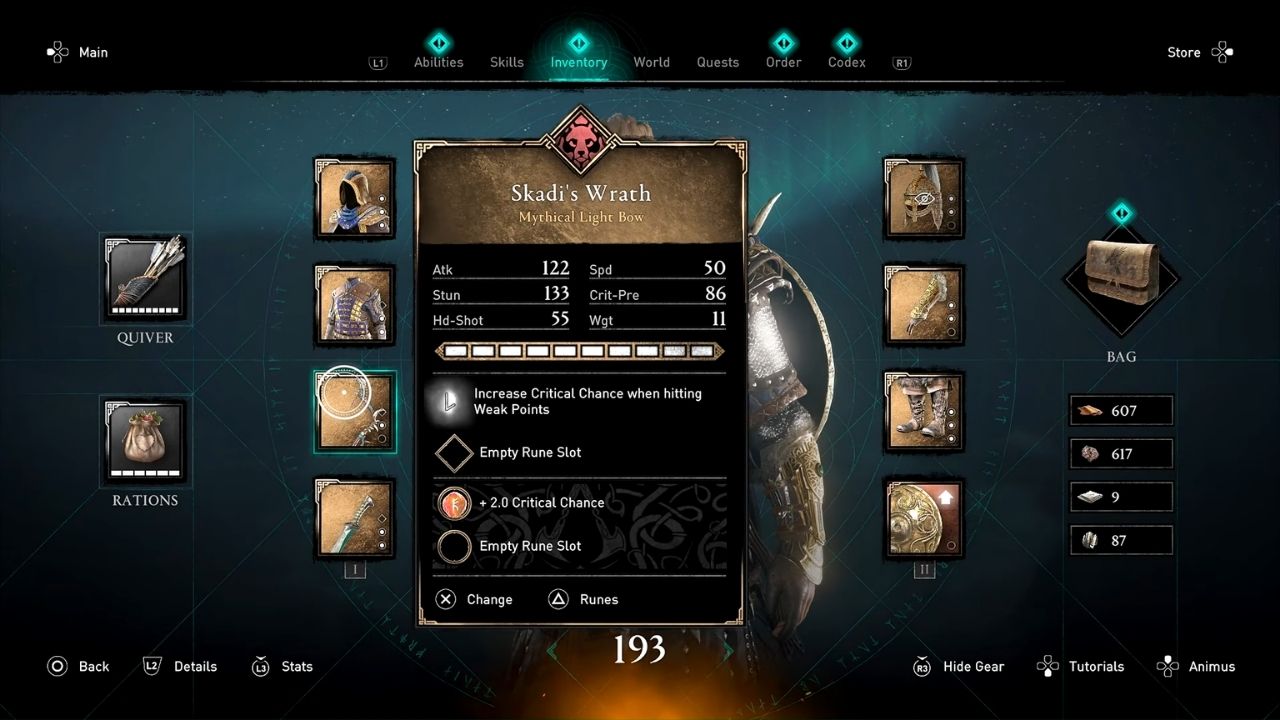The width and height of the screenshot is (1280, 720).
Task: Select the empty diamond rune slot
Action: point(454,453)
